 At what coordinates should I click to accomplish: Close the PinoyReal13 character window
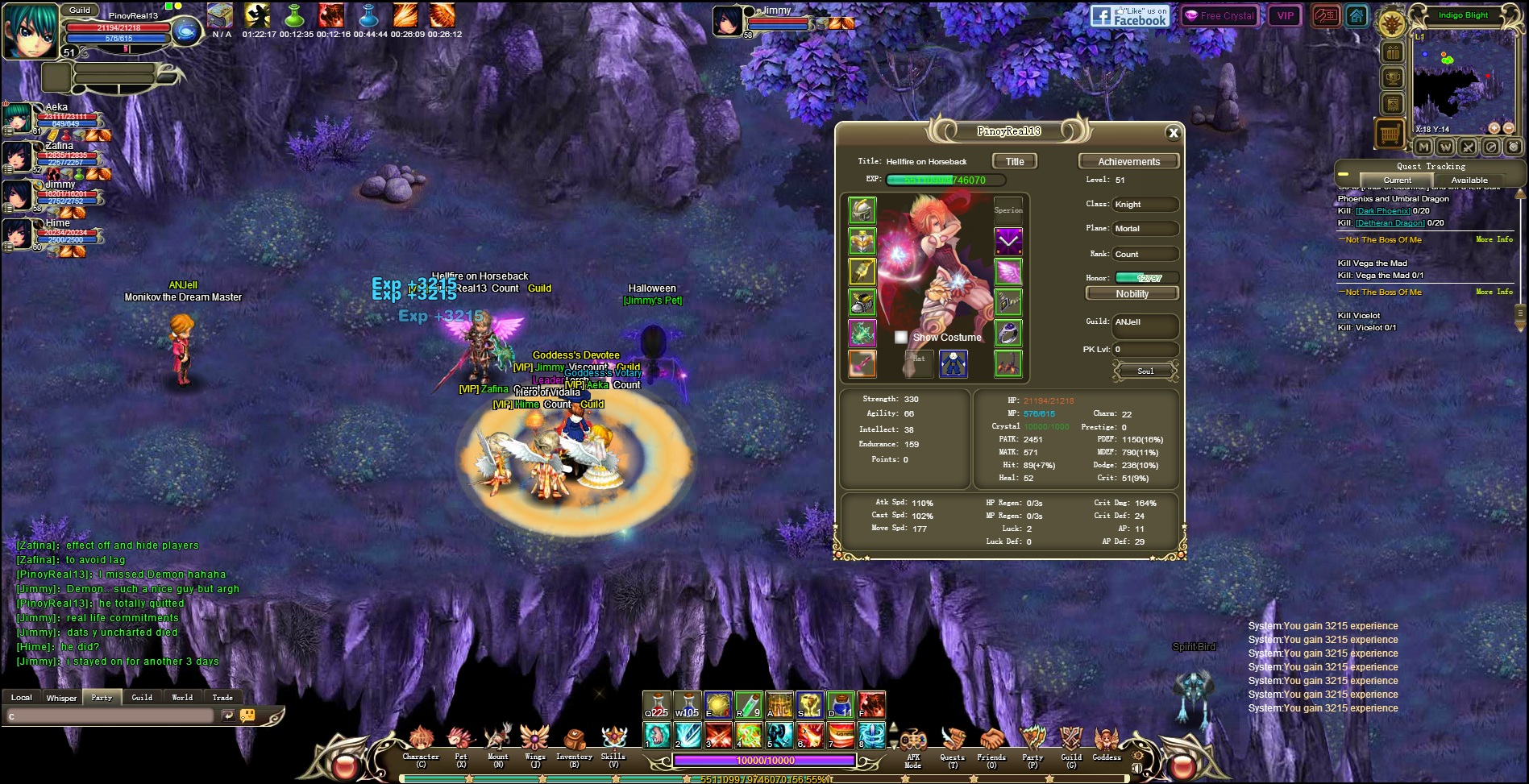tap(1173, 133)
